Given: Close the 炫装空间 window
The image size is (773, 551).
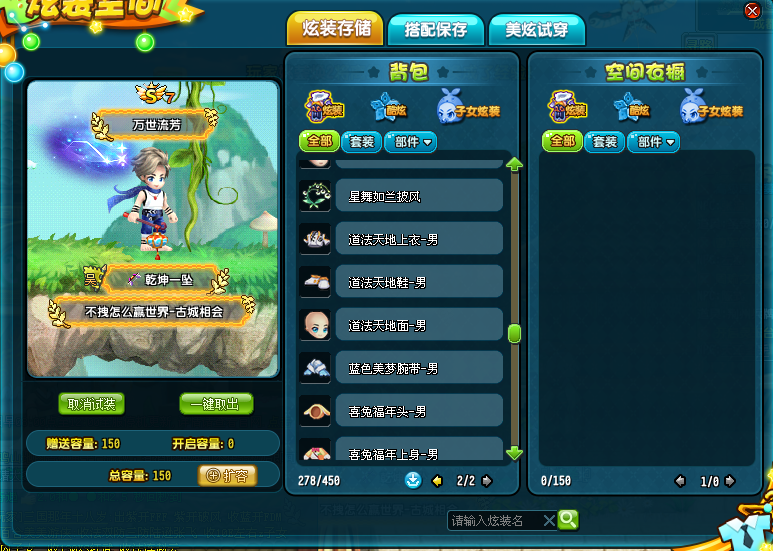Looking at the screenshot, I should pyautogui.click(x=752, y=10).
